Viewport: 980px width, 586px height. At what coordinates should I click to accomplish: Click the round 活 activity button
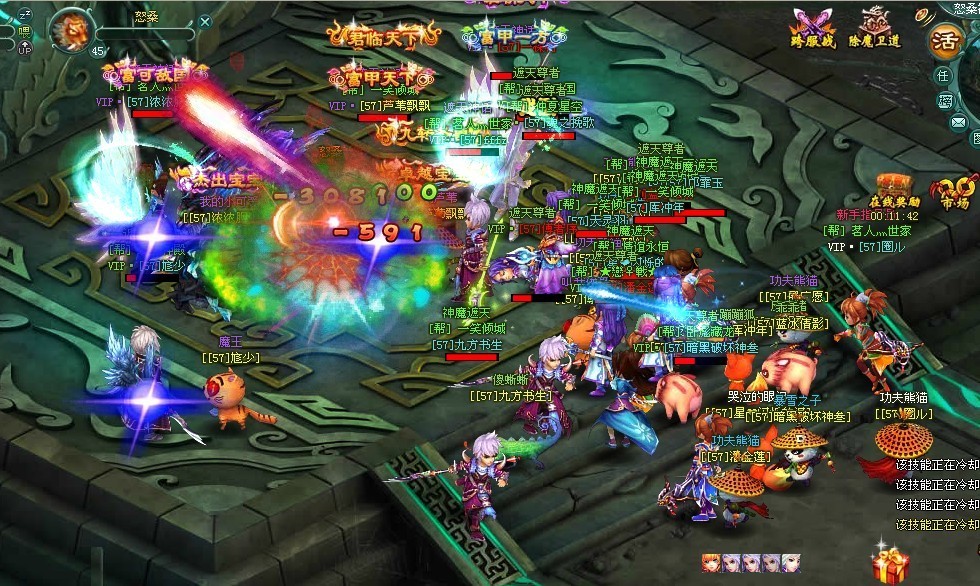(x=945, y=40)
